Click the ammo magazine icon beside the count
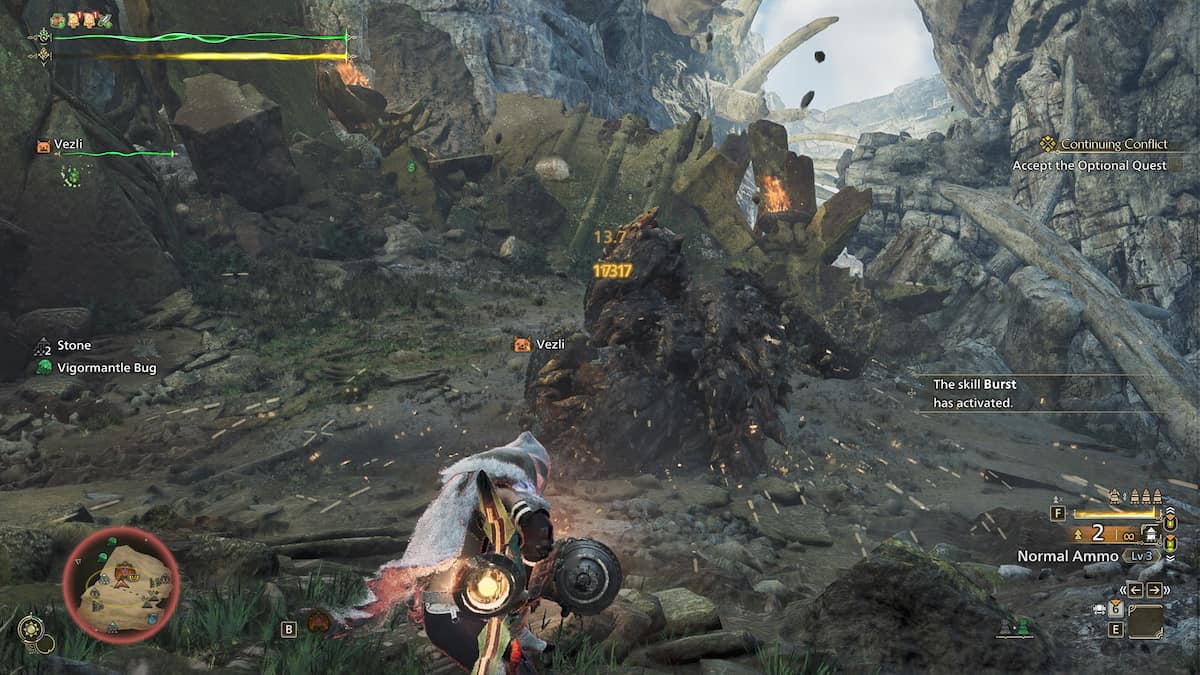Screen dimensions: 1200x675 (x=1149, y=534)
